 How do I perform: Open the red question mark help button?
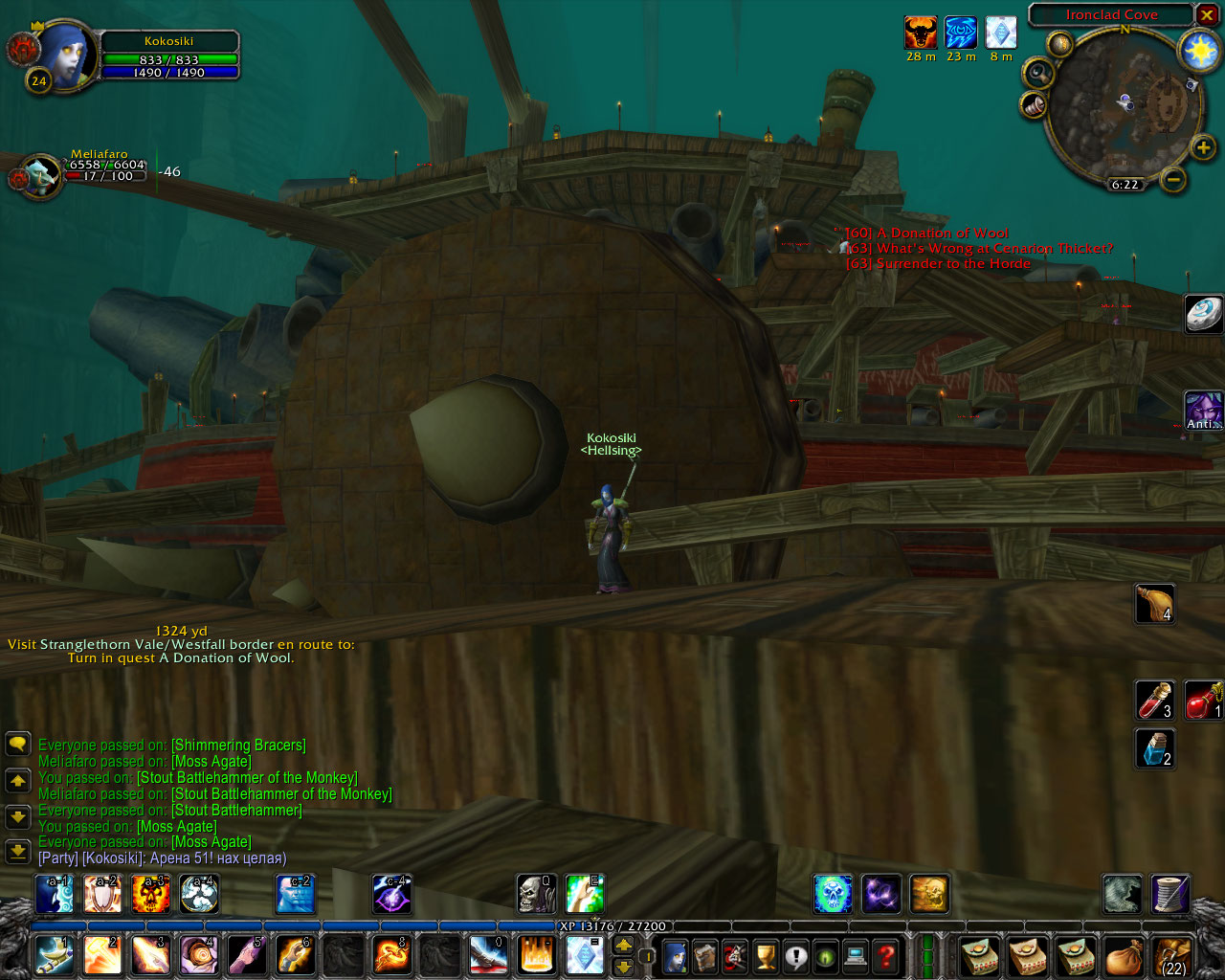(887, 955)
